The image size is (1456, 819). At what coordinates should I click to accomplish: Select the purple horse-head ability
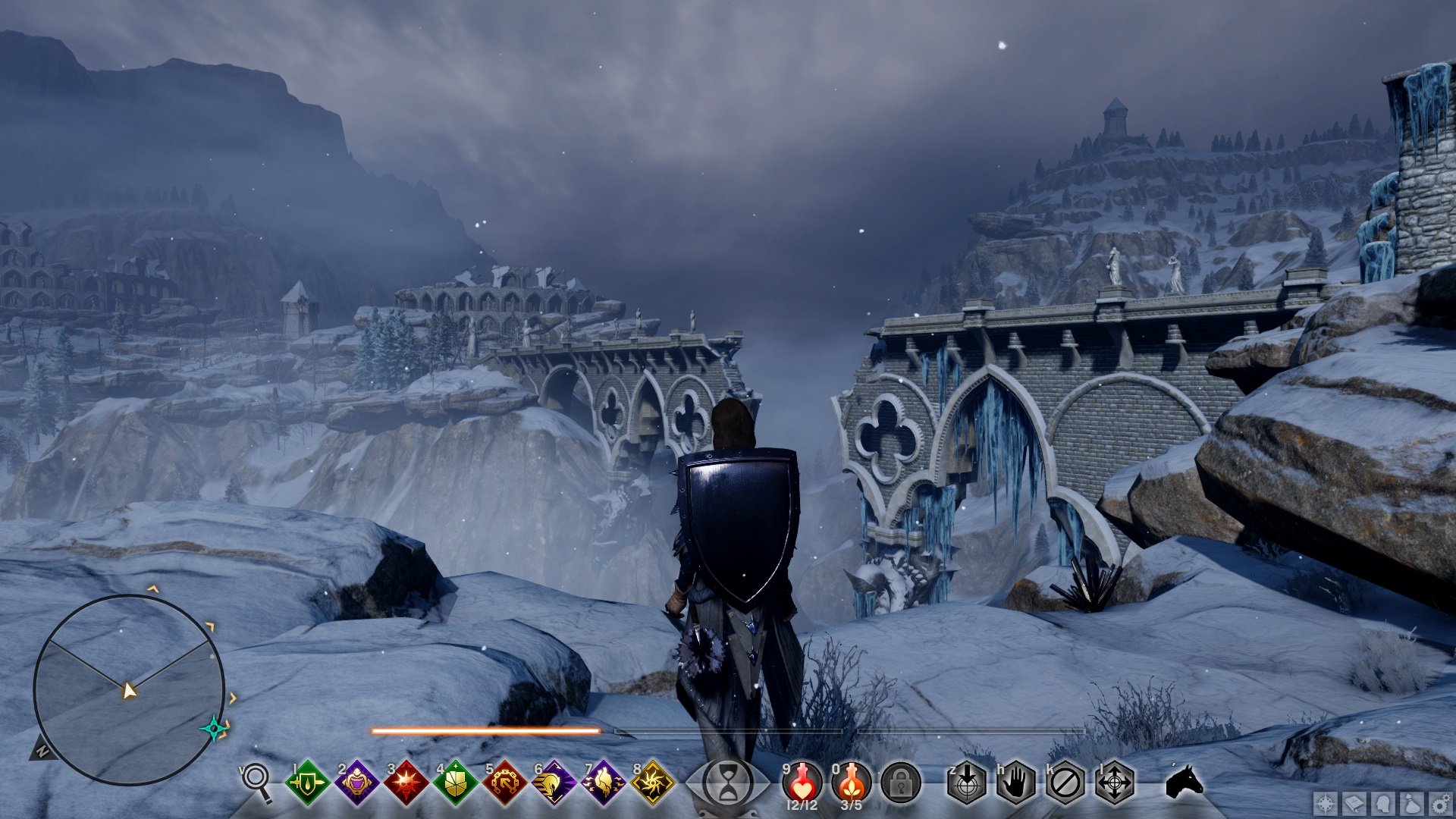(x=603, y=783)
